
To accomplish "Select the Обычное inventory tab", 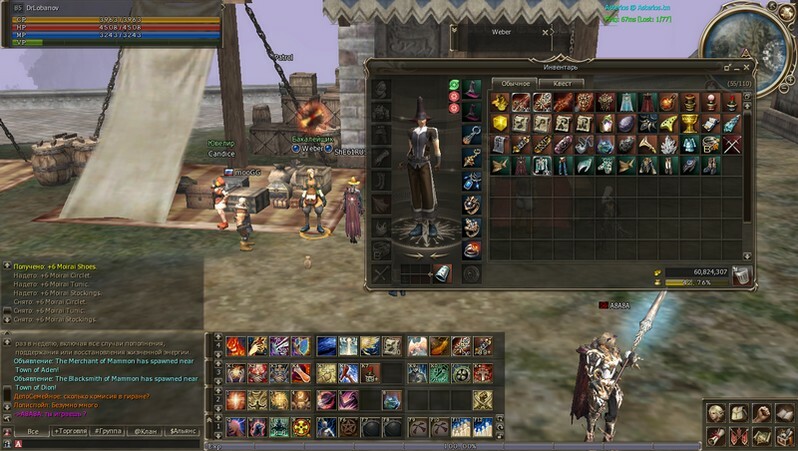I will click(x=515, y=84).
